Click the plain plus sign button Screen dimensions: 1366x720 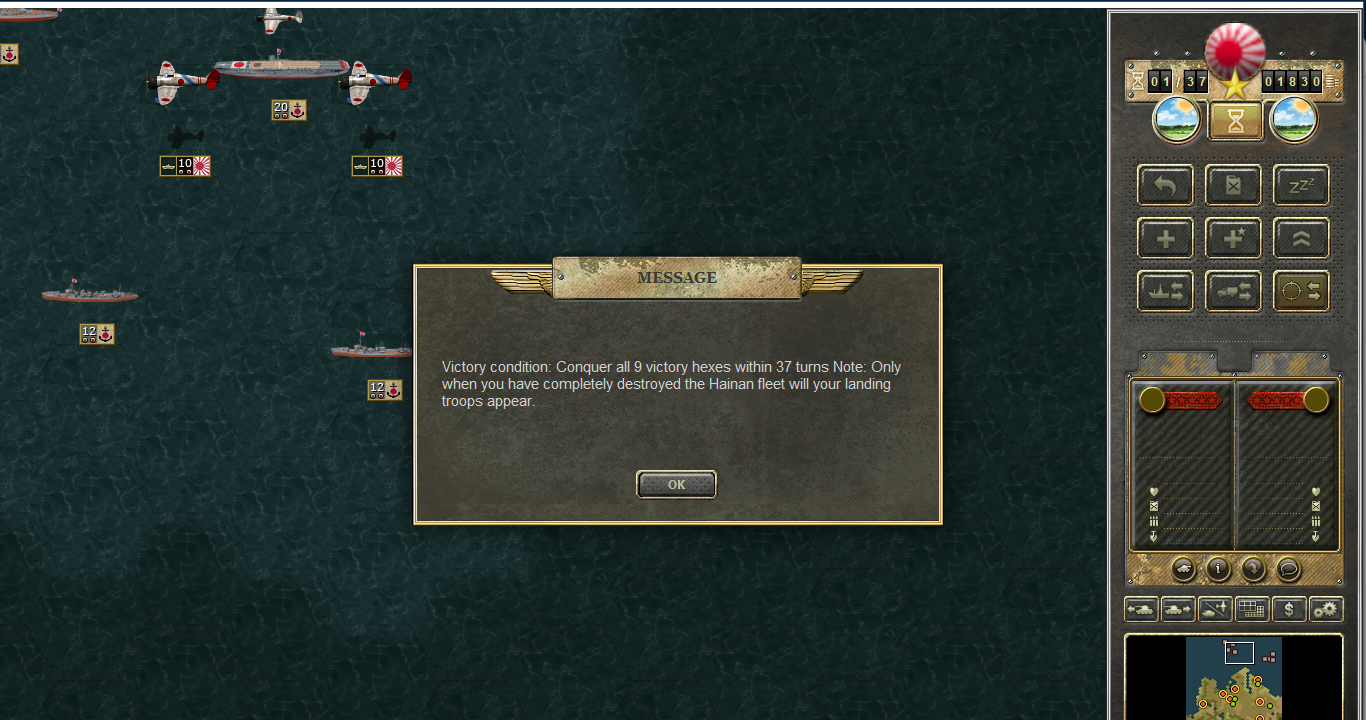tap(1165, 238)
